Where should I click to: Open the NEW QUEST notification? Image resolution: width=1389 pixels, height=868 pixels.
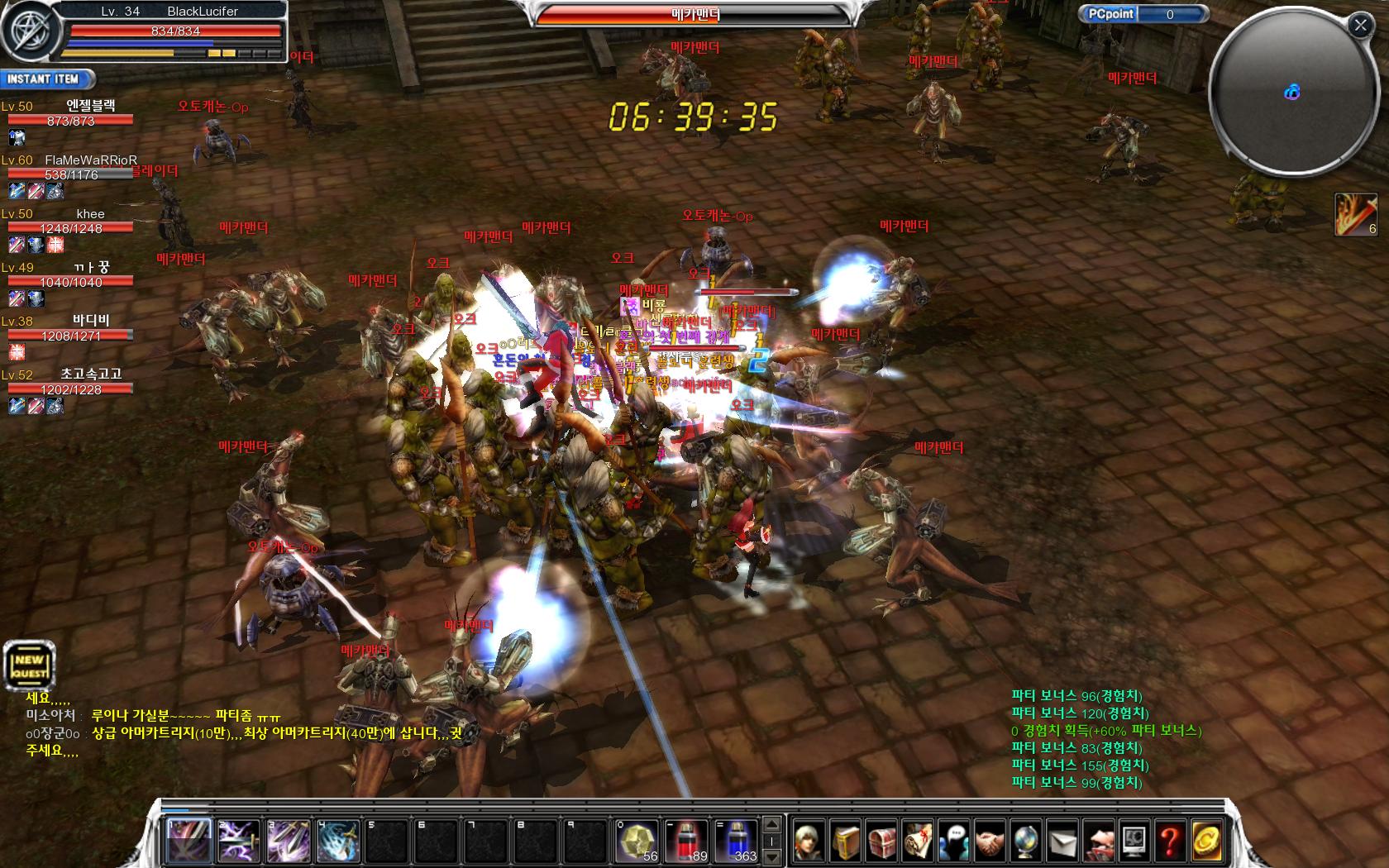click(30, 665)
